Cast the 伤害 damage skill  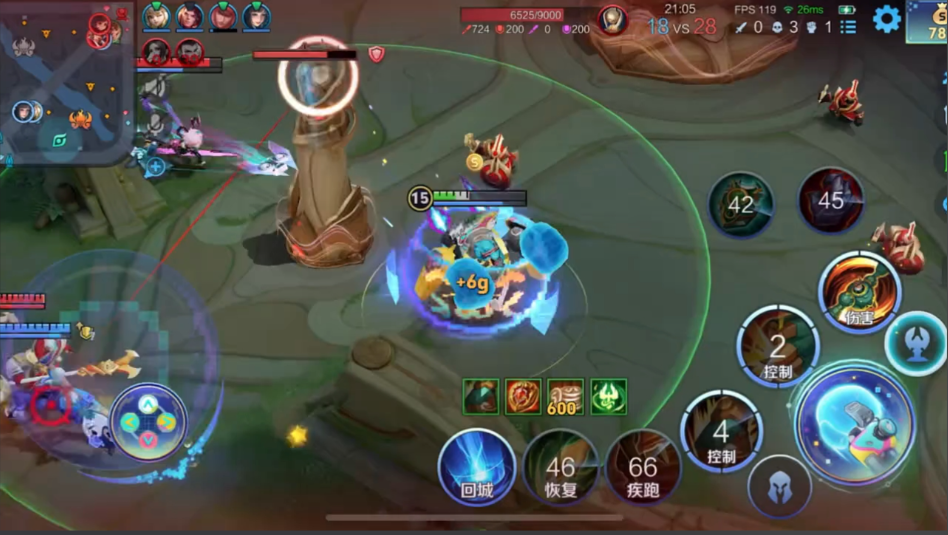pos(859,292)
